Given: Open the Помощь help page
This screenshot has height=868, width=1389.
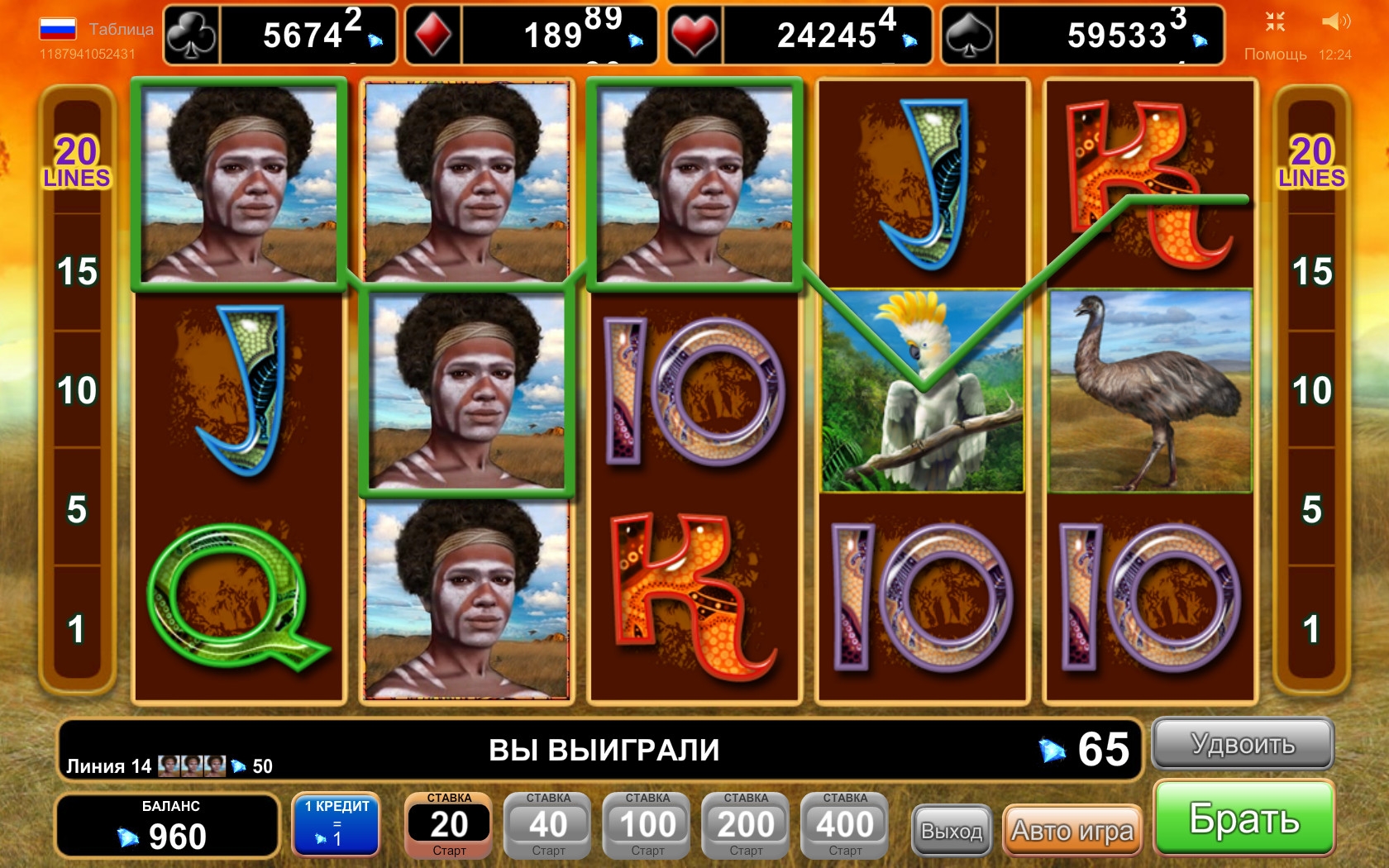Looking at the screenshot, I should [1275, 54].
